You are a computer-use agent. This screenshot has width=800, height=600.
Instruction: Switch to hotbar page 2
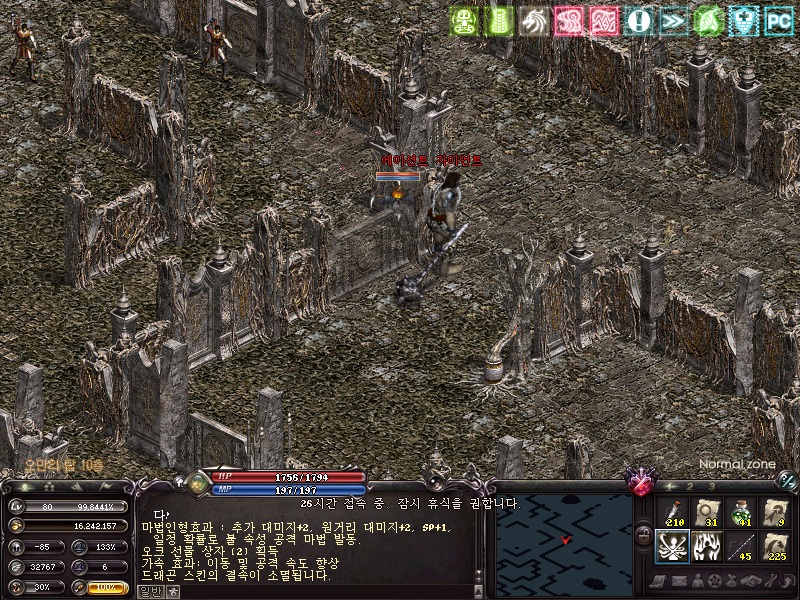(x=691, y=486)
